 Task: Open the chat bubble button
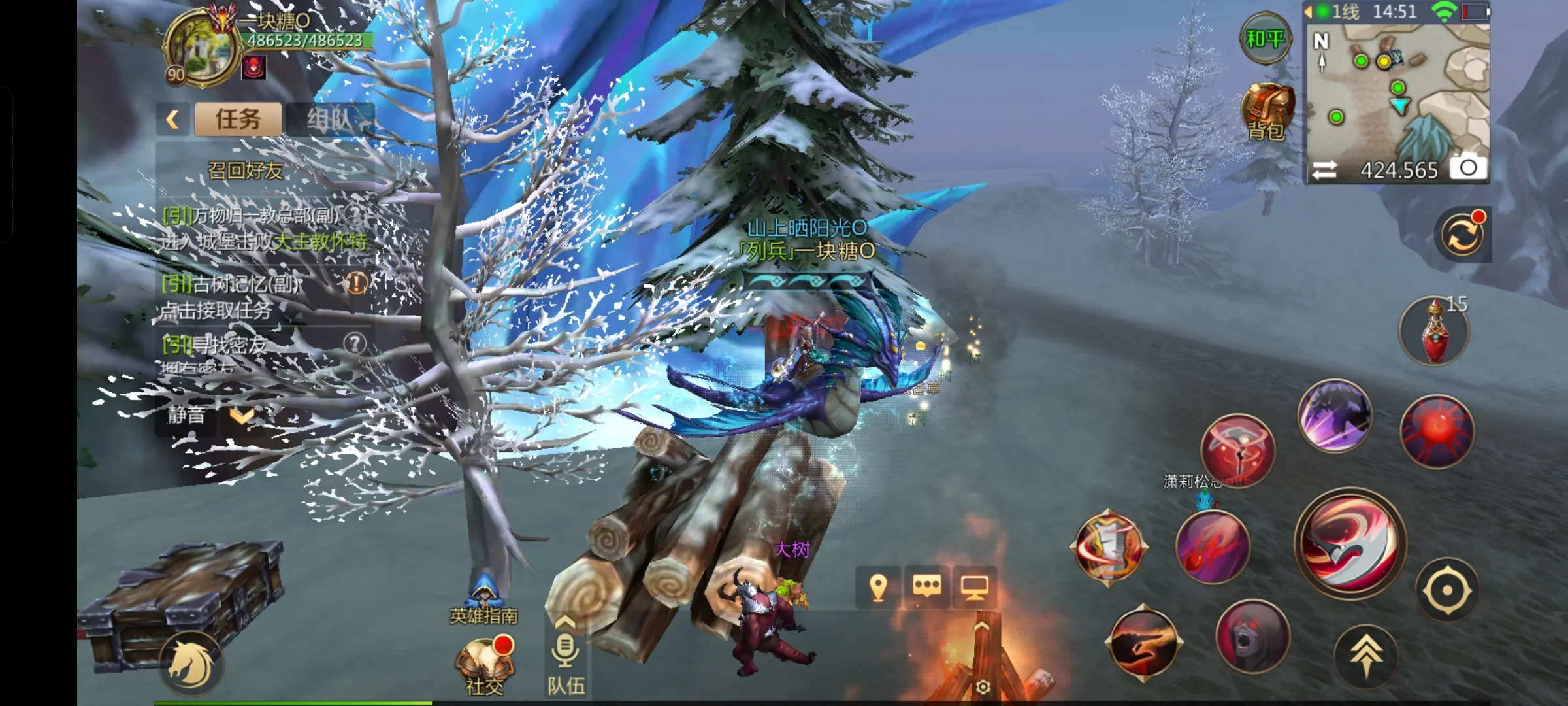click(x=927, y=587)
